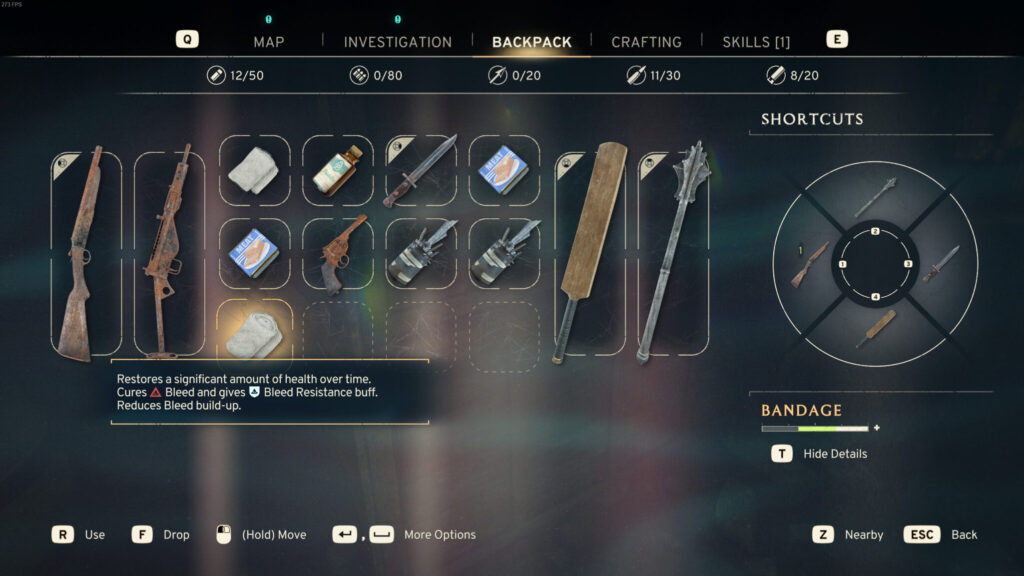Show the Skills tab
1024x576 pixels.
click(756, 42)
